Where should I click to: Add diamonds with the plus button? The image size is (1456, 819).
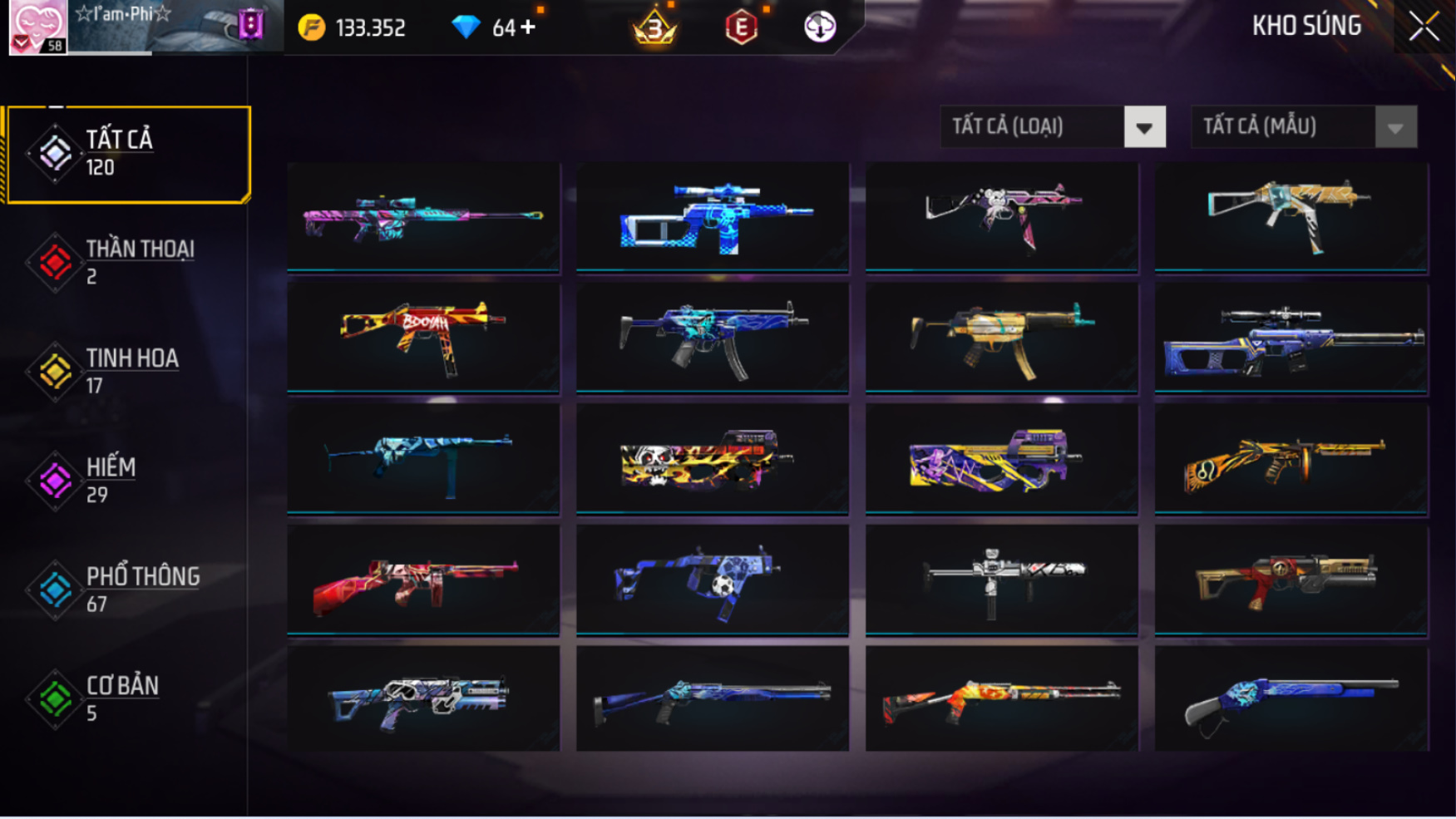pyautogui.click(x=527, y=27)
